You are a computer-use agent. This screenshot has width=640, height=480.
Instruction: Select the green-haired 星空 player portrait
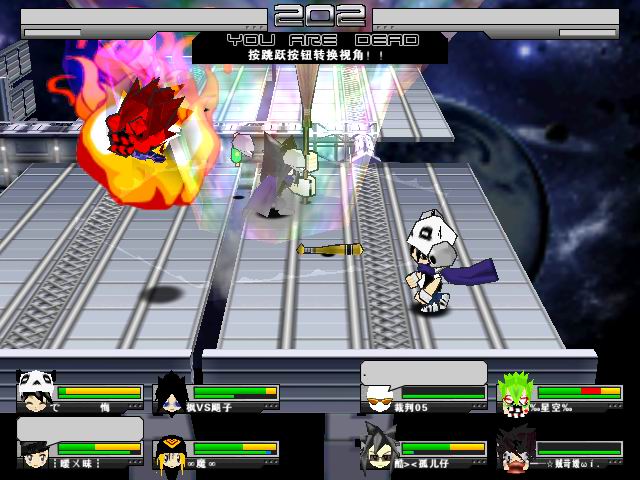(x=516, y=391)
